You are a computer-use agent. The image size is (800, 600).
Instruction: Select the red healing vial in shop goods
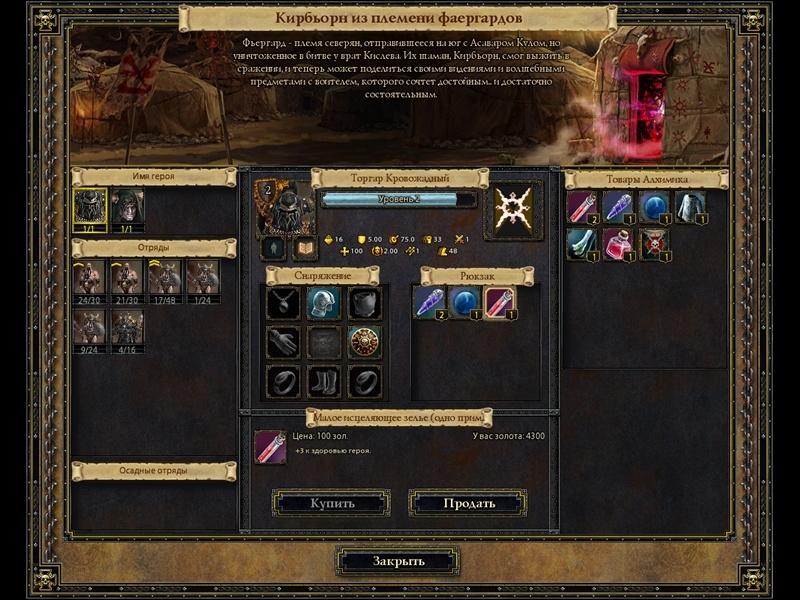pos(582,206)
